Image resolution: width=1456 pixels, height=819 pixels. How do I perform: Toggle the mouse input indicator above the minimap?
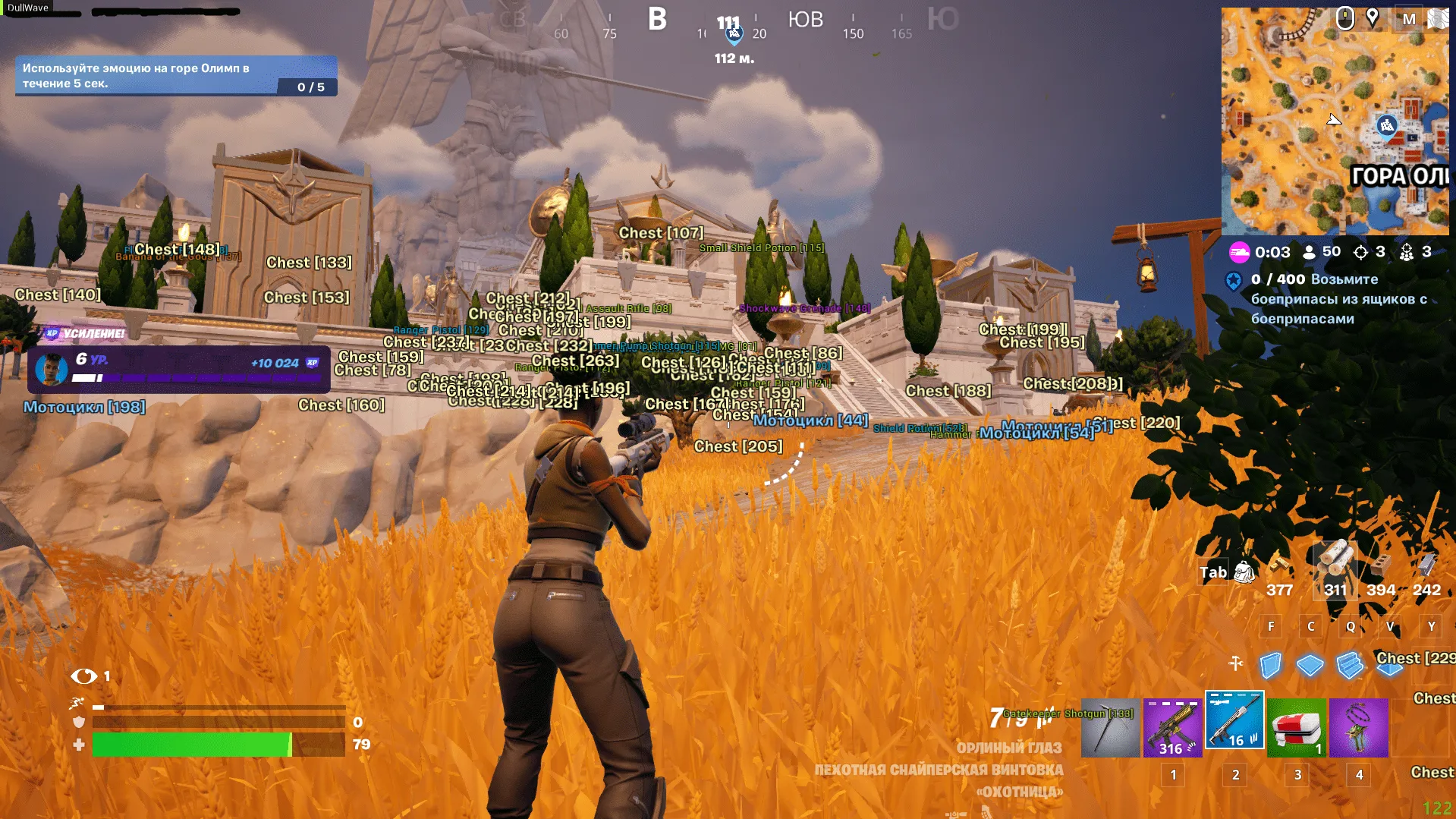pos(1345,19)
